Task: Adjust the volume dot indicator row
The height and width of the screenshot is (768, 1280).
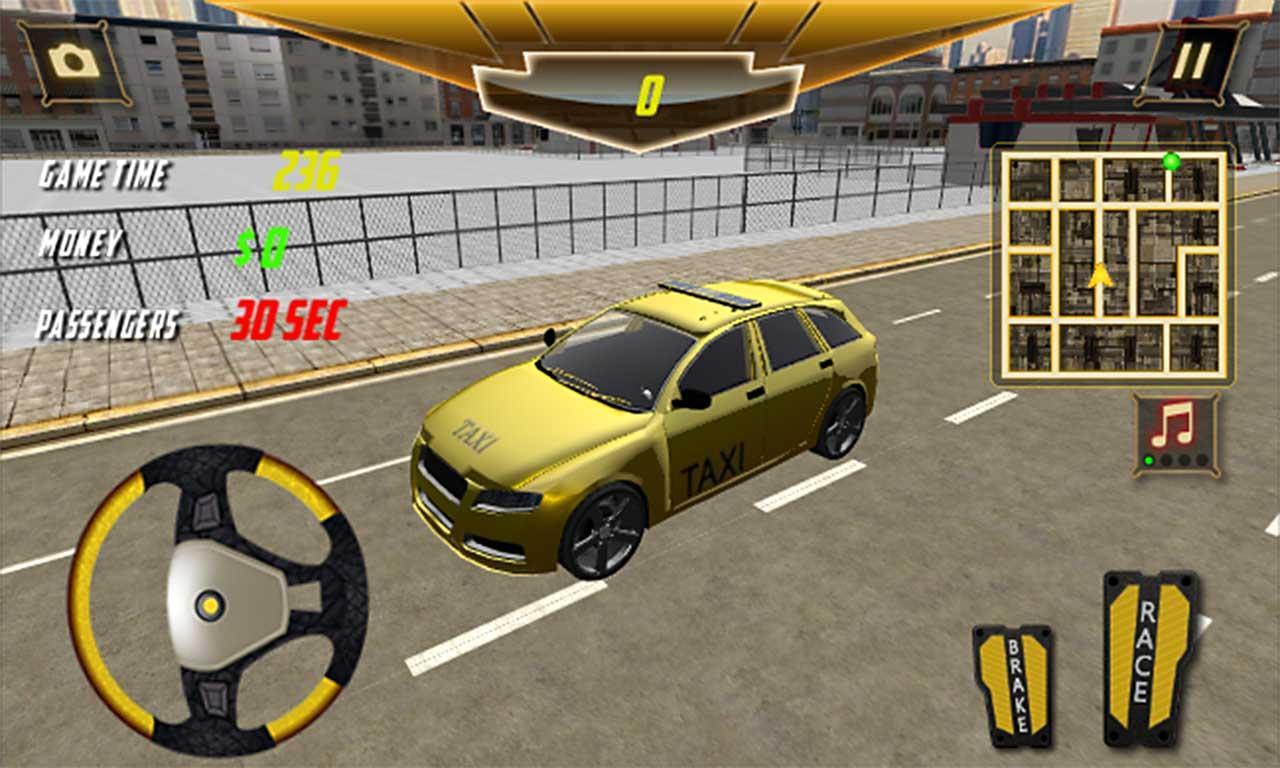Action: 1175,460
